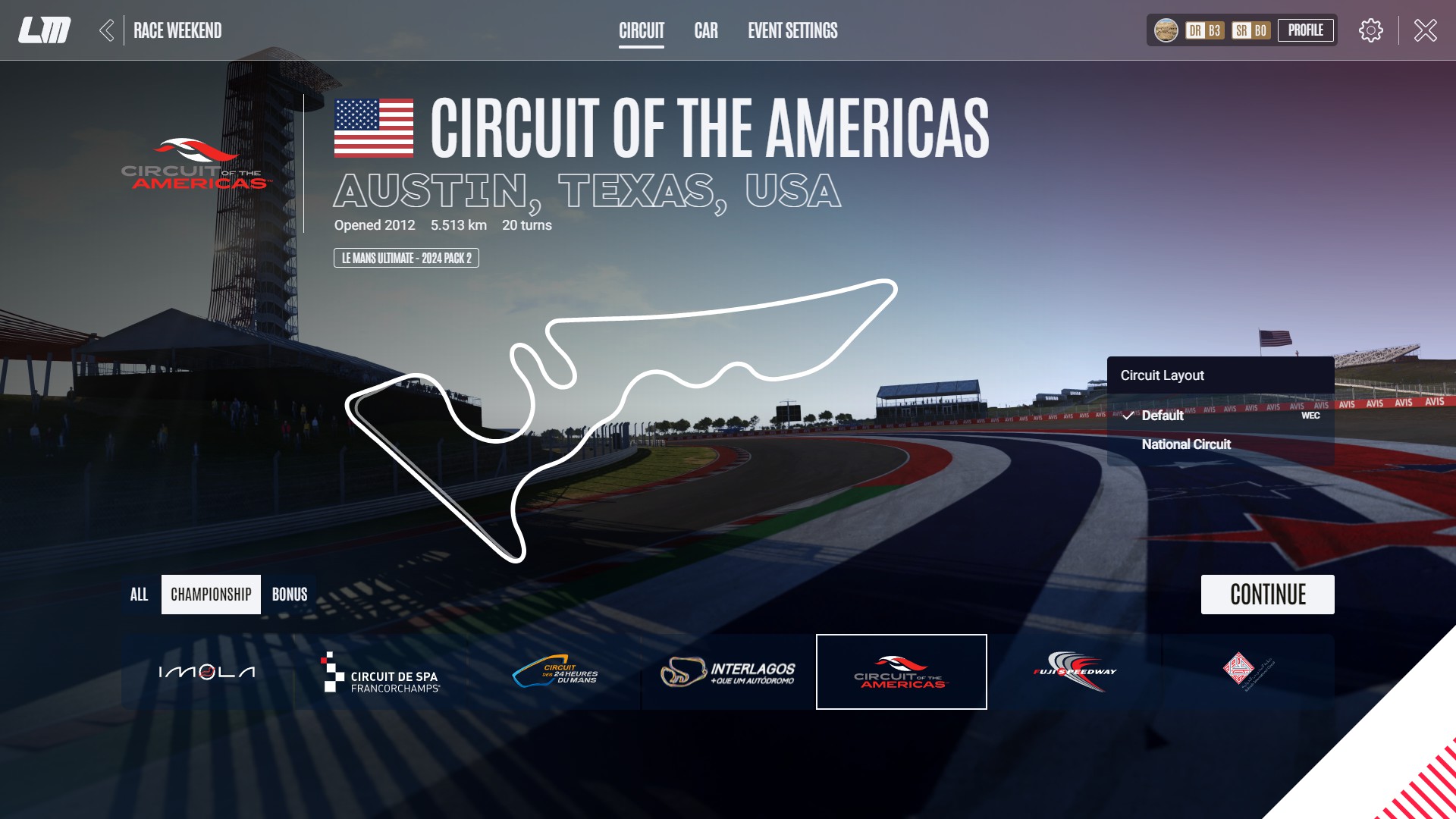Select the Fuji Speedway circuit logo
Screen dimensions: 1456x819
pos(1075,672)
